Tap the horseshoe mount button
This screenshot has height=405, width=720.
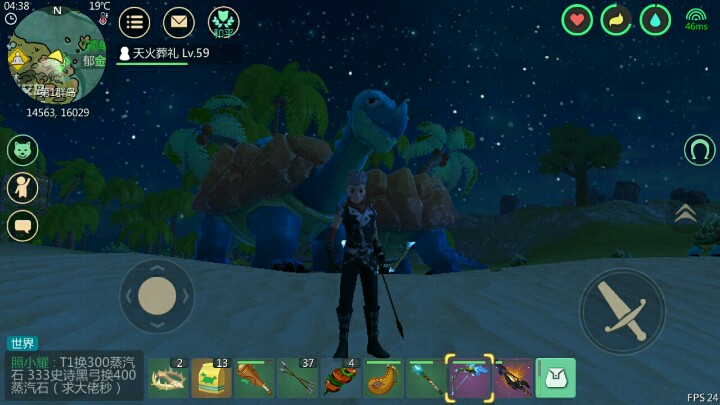(699, 150)
